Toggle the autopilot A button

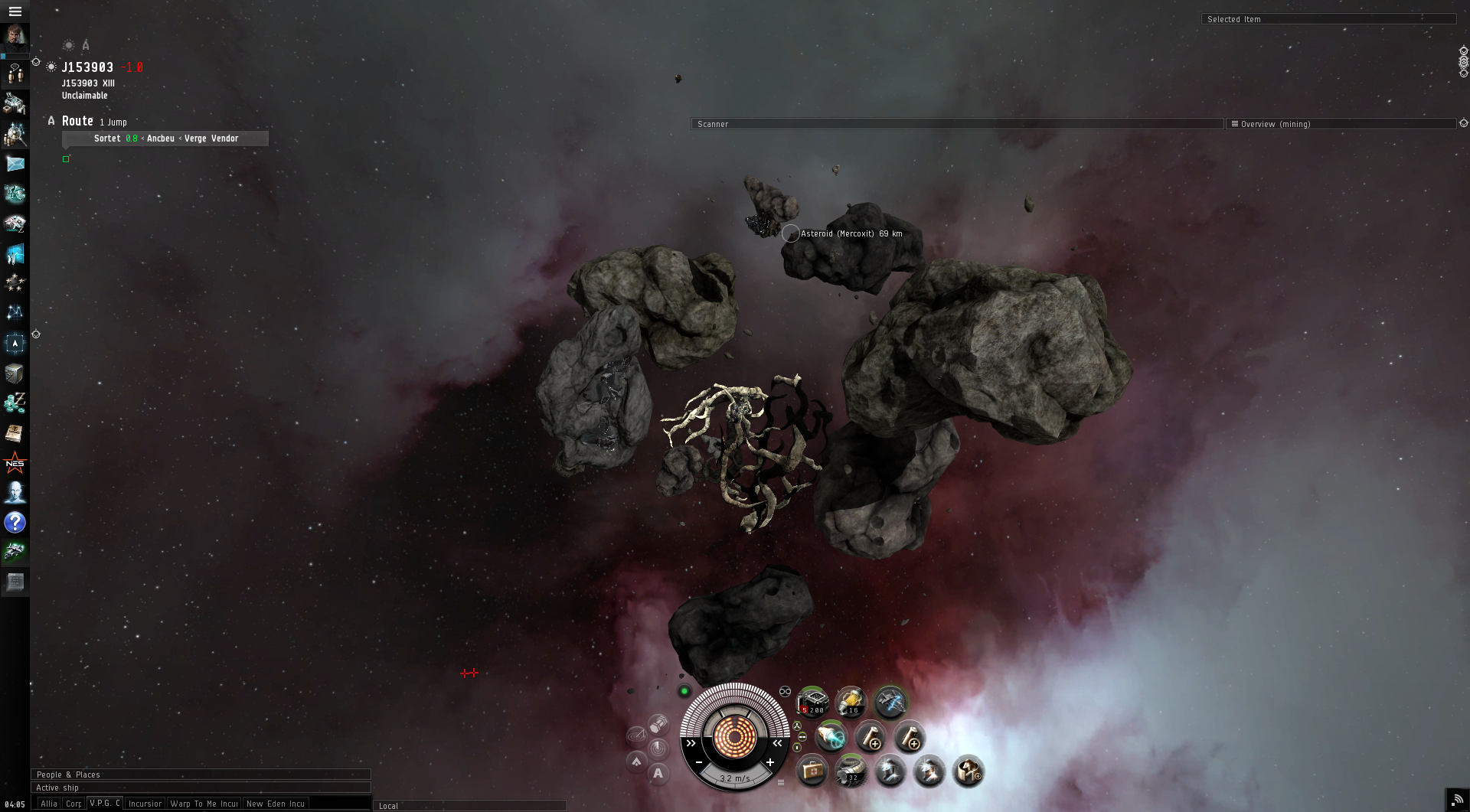click(658, 774)
